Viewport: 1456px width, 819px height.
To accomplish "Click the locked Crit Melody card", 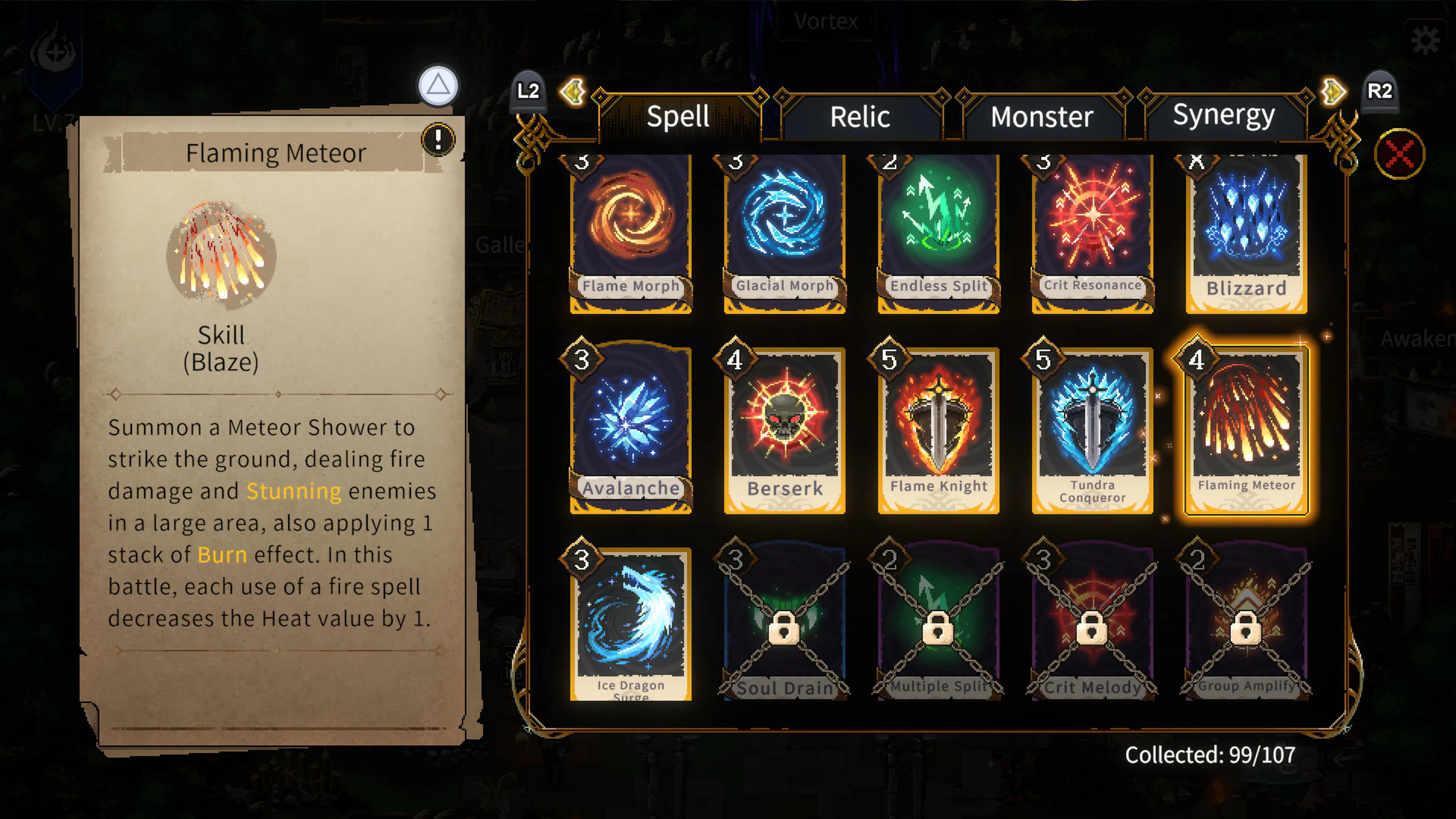I will [x=1092, y=624].
